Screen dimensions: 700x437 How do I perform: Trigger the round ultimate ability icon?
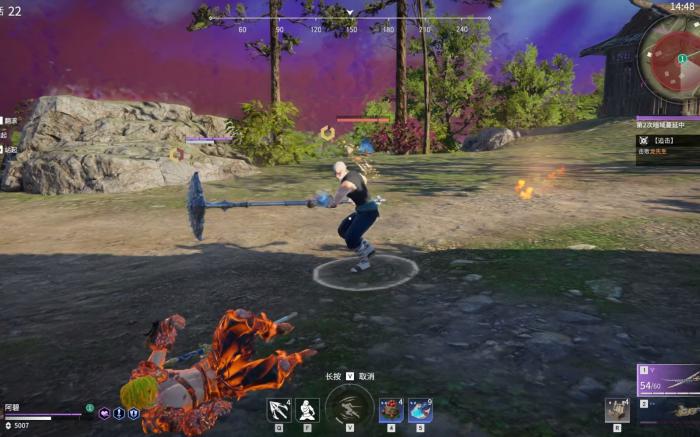(350, 408)
